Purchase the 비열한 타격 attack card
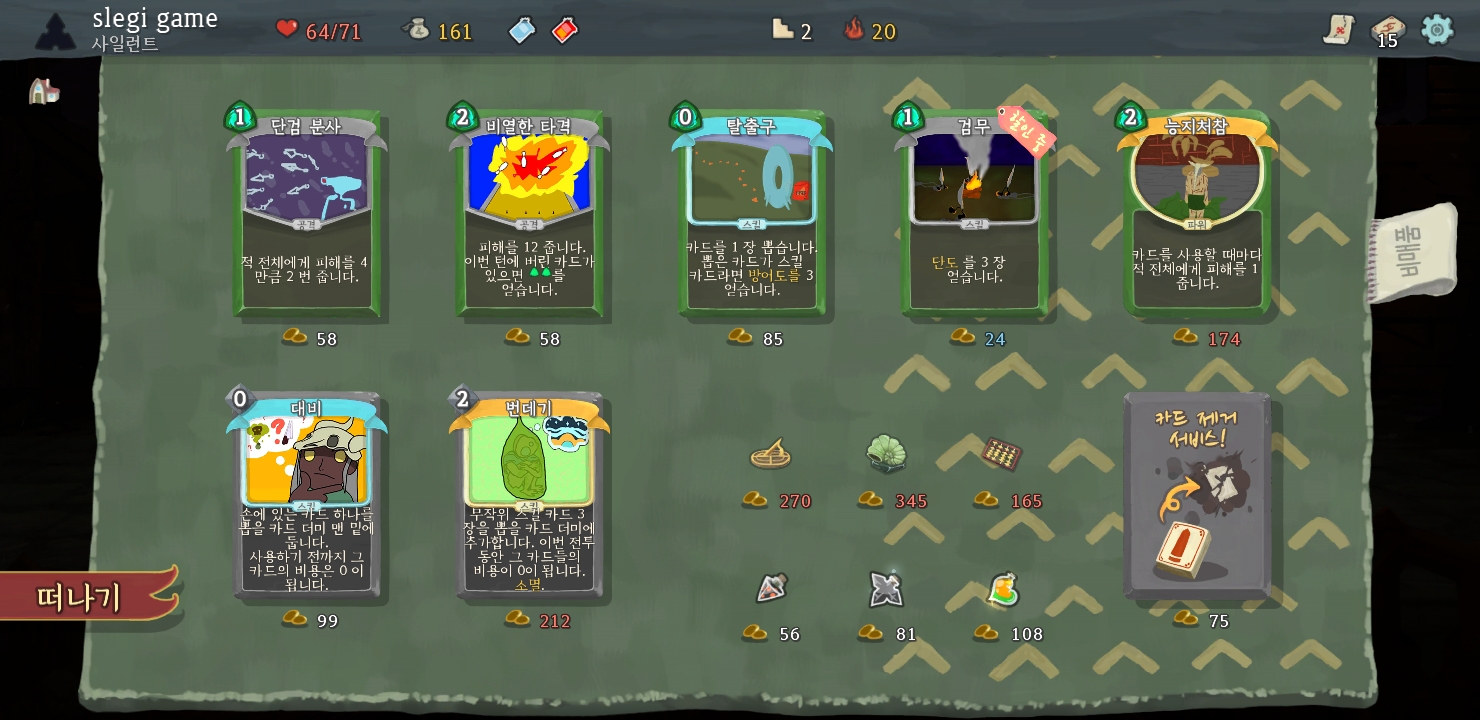Viewport: 1480px width, 720px height. [x=529, y=215]
